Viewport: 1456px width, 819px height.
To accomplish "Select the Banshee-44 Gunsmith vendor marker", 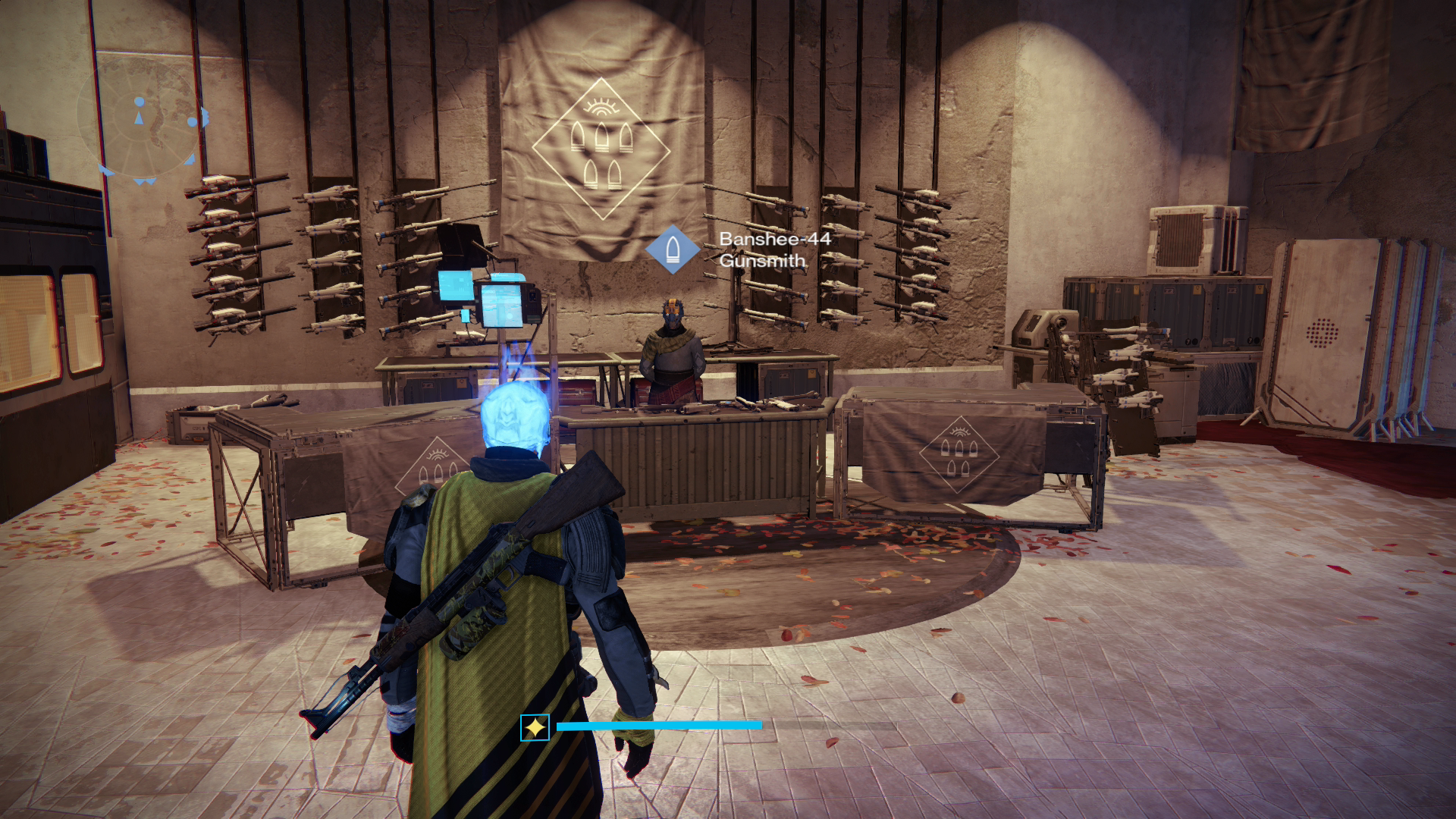I will (x=673, y=249).
